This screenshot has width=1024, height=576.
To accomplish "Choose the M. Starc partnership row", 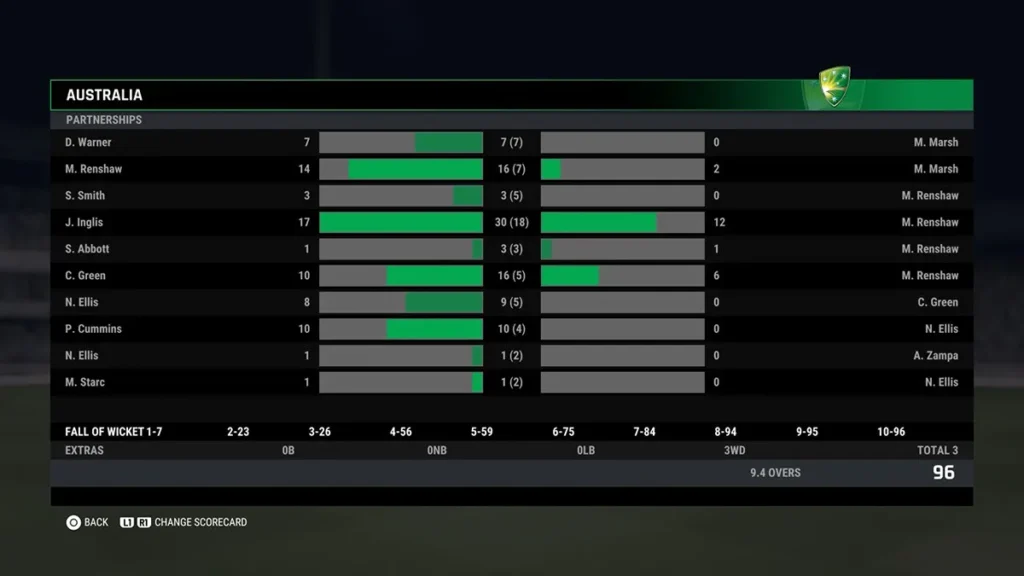I will coord(511,382).
